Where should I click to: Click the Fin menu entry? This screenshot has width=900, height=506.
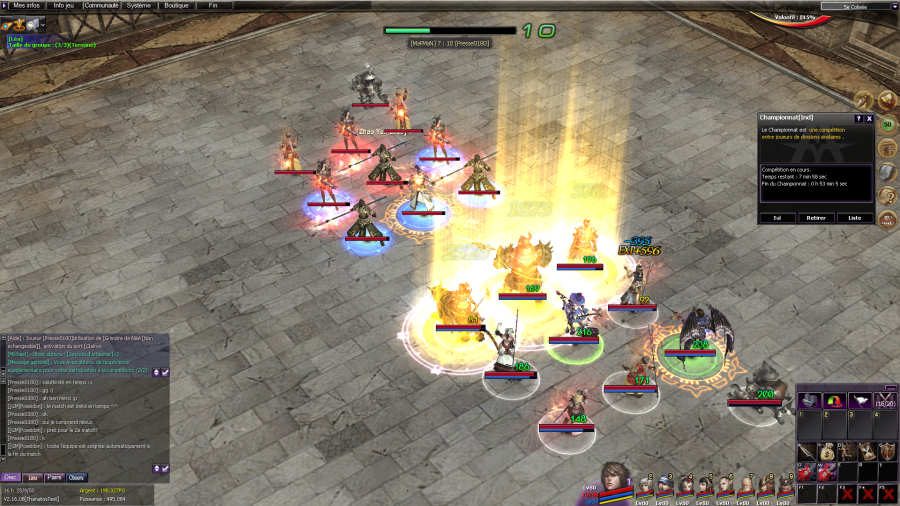[x=212, y=5]
